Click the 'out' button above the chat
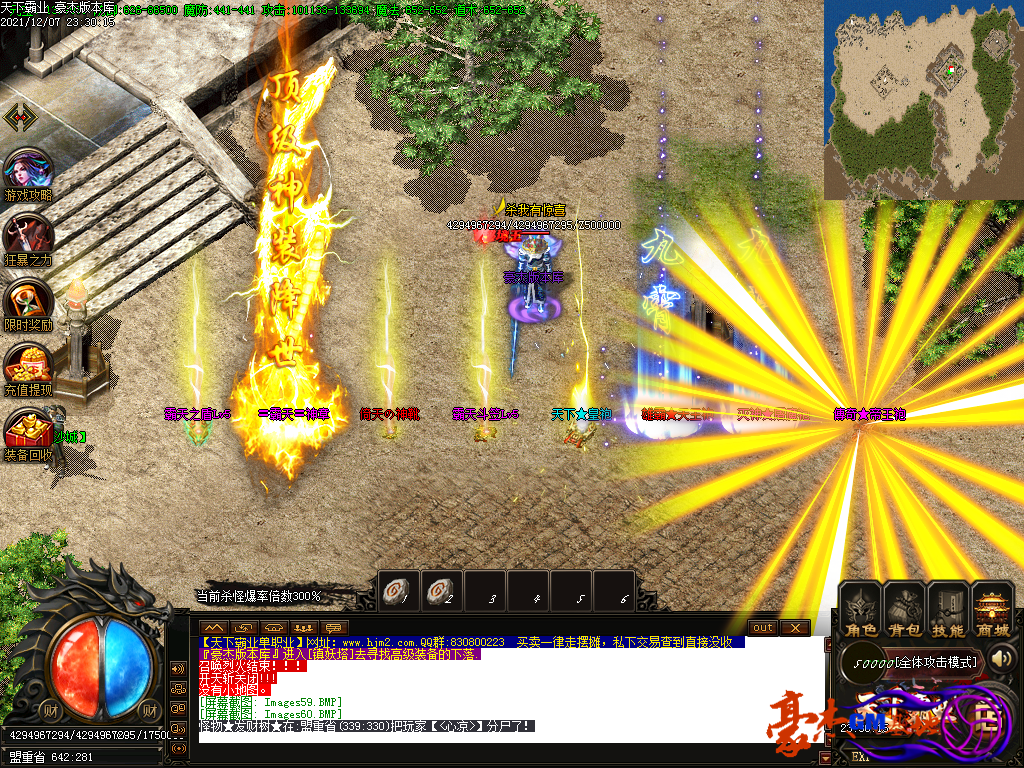 click(x=763, y=627)
